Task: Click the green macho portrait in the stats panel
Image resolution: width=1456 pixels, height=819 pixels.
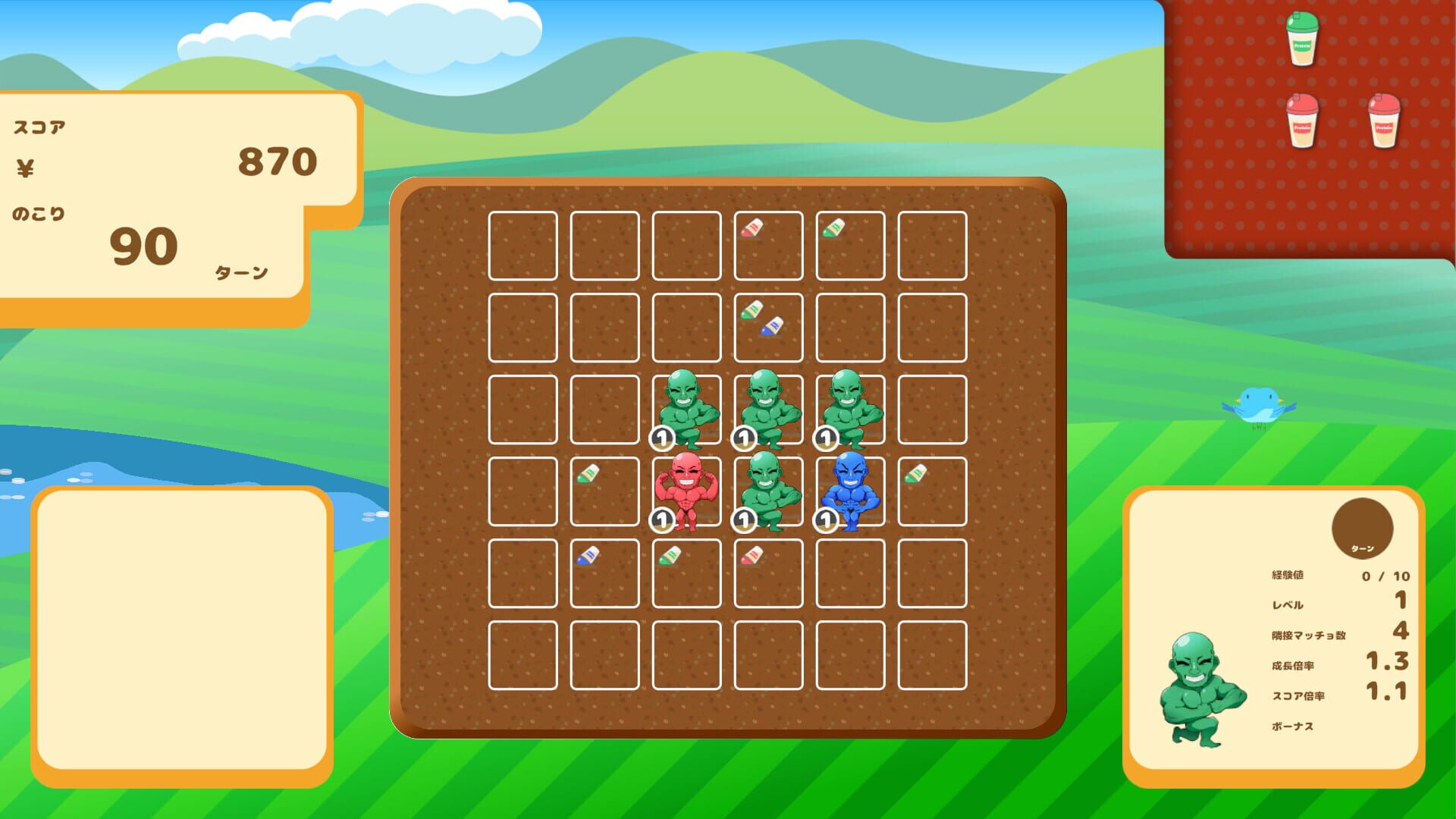Action: click(x=1200, y=690)
